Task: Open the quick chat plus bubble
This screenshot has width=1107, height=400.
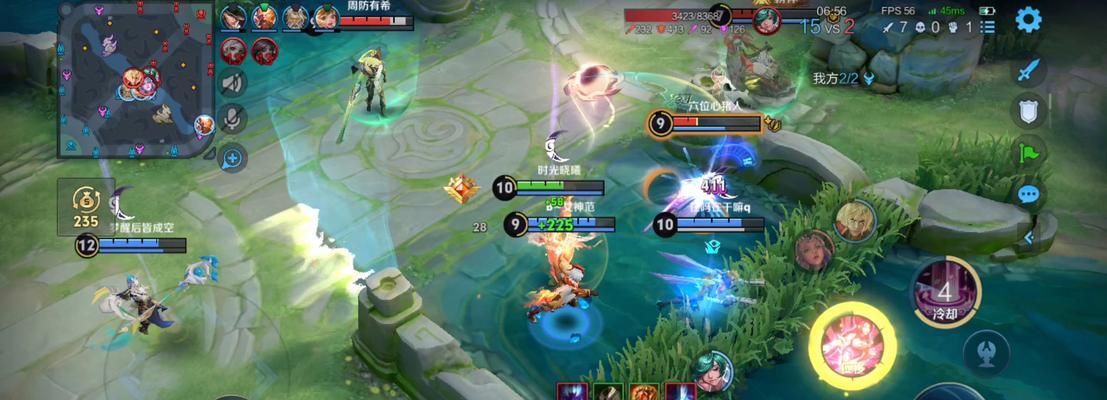Action: 232,156
